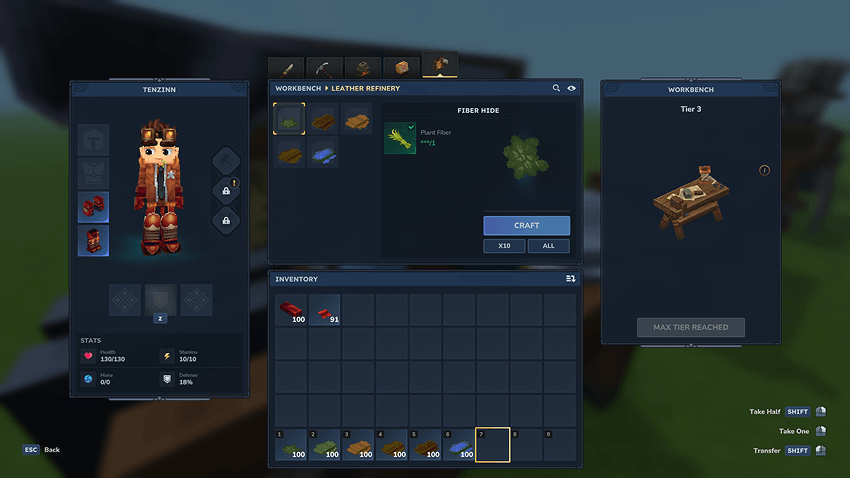
Task: Select the dark green hide in hotbar slot 1
Action: pyautogui.click(x=291, y=445)
